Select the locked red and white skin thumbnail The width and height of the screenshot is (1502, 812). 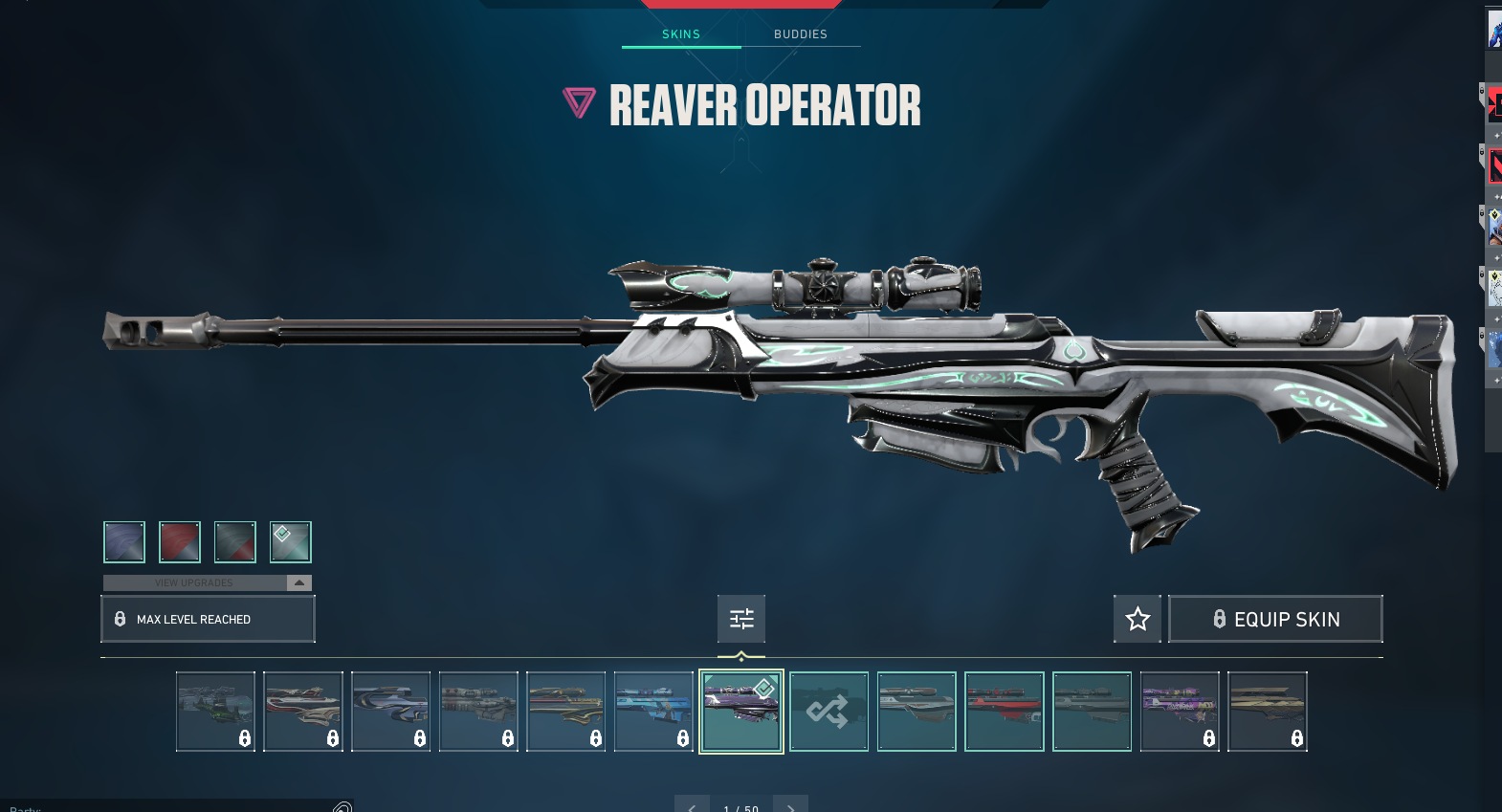(303, 712)
